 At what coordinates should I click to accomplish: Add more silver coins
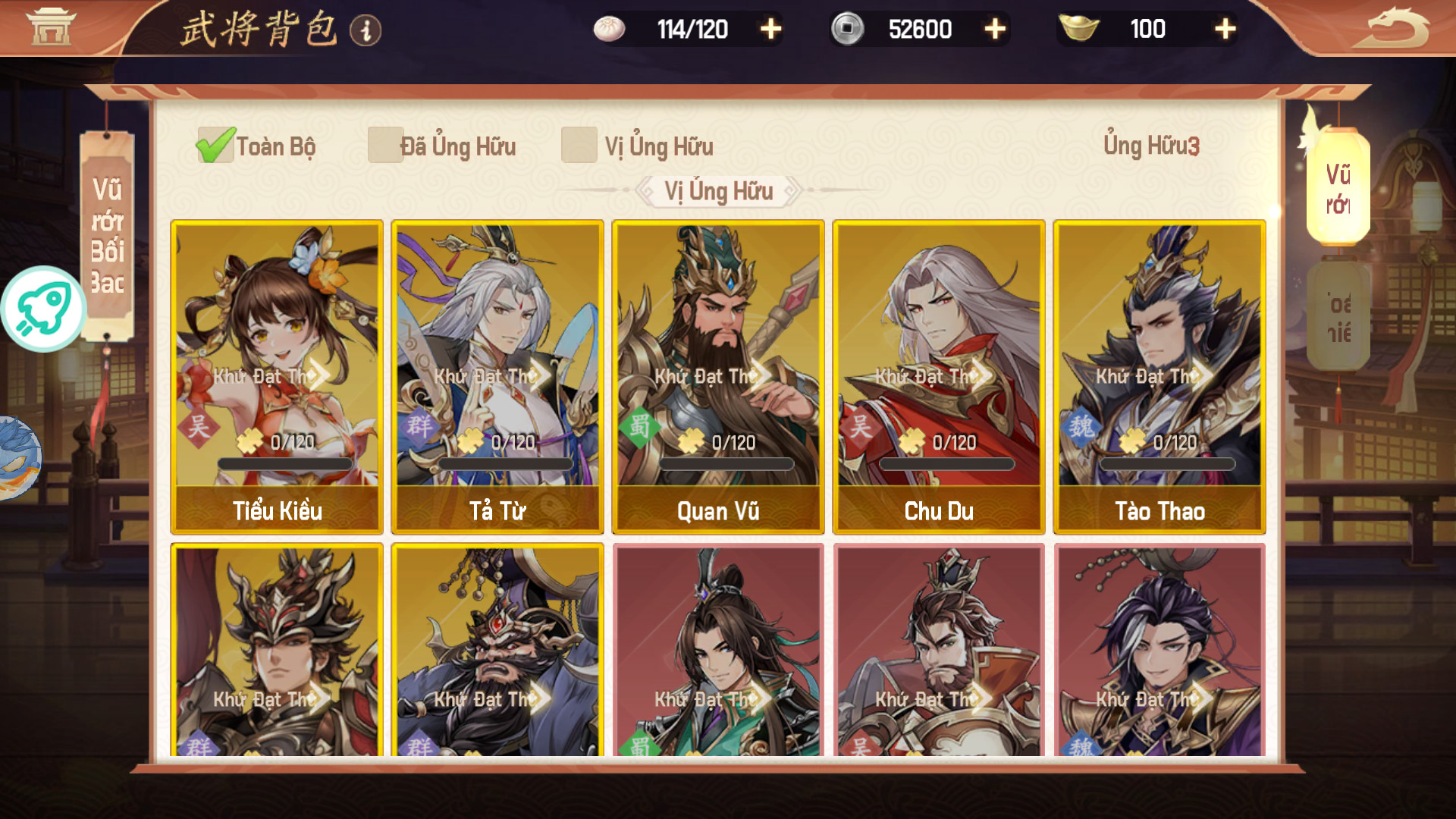(994, 30)
